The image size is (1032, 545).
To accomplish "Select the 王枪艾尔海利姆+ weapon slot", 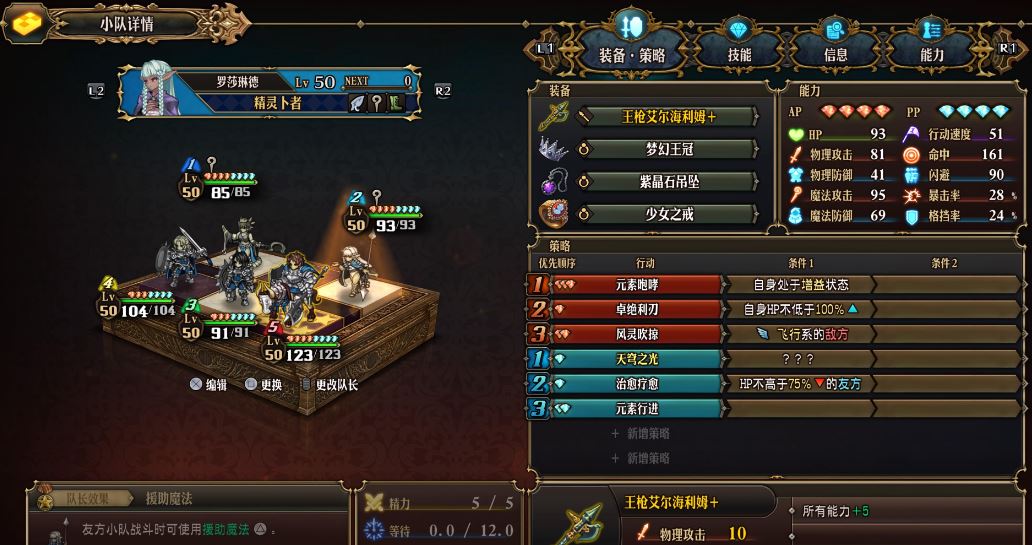I will click(x=670, y=117).
